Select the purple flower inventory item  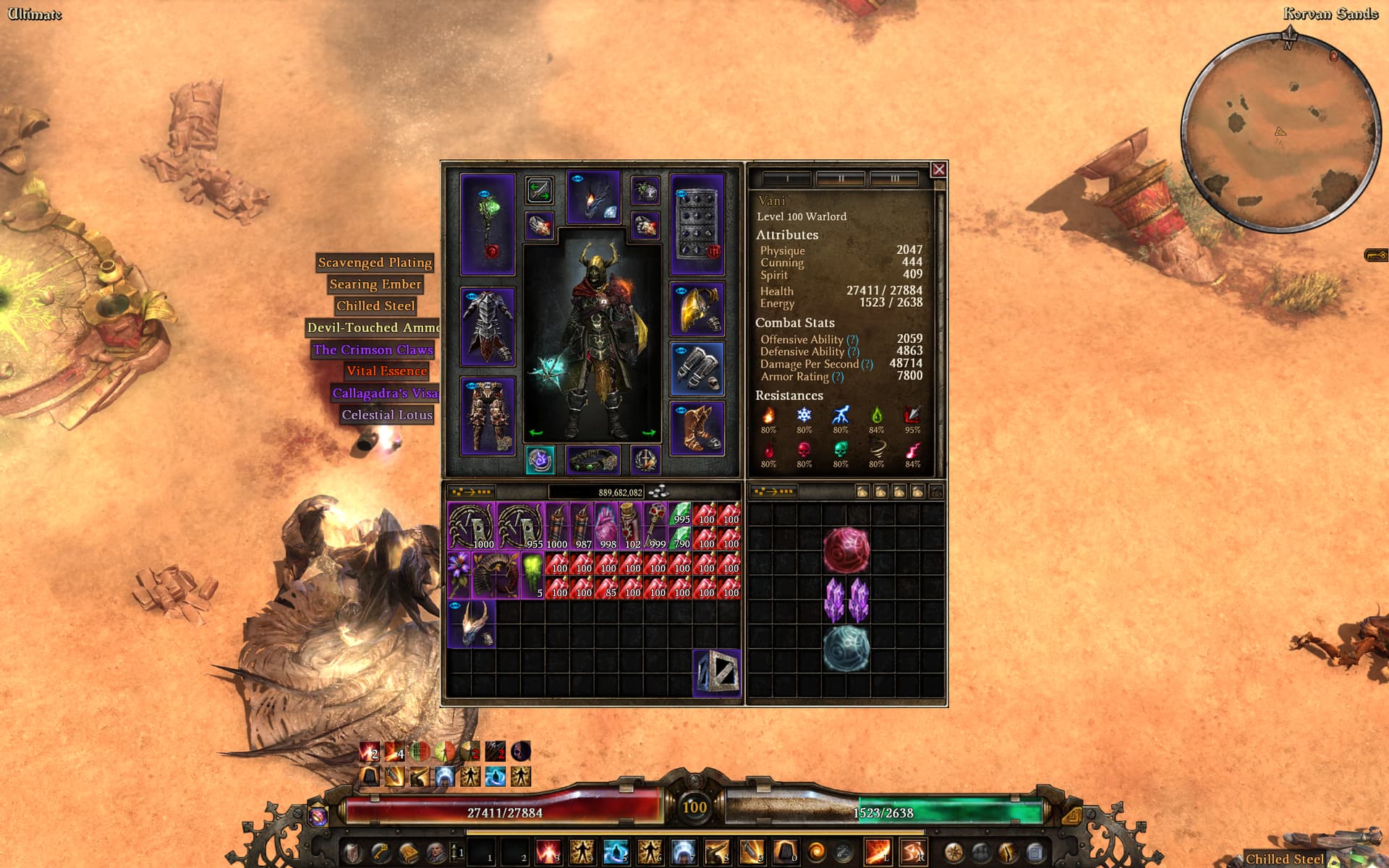(459, 575)
